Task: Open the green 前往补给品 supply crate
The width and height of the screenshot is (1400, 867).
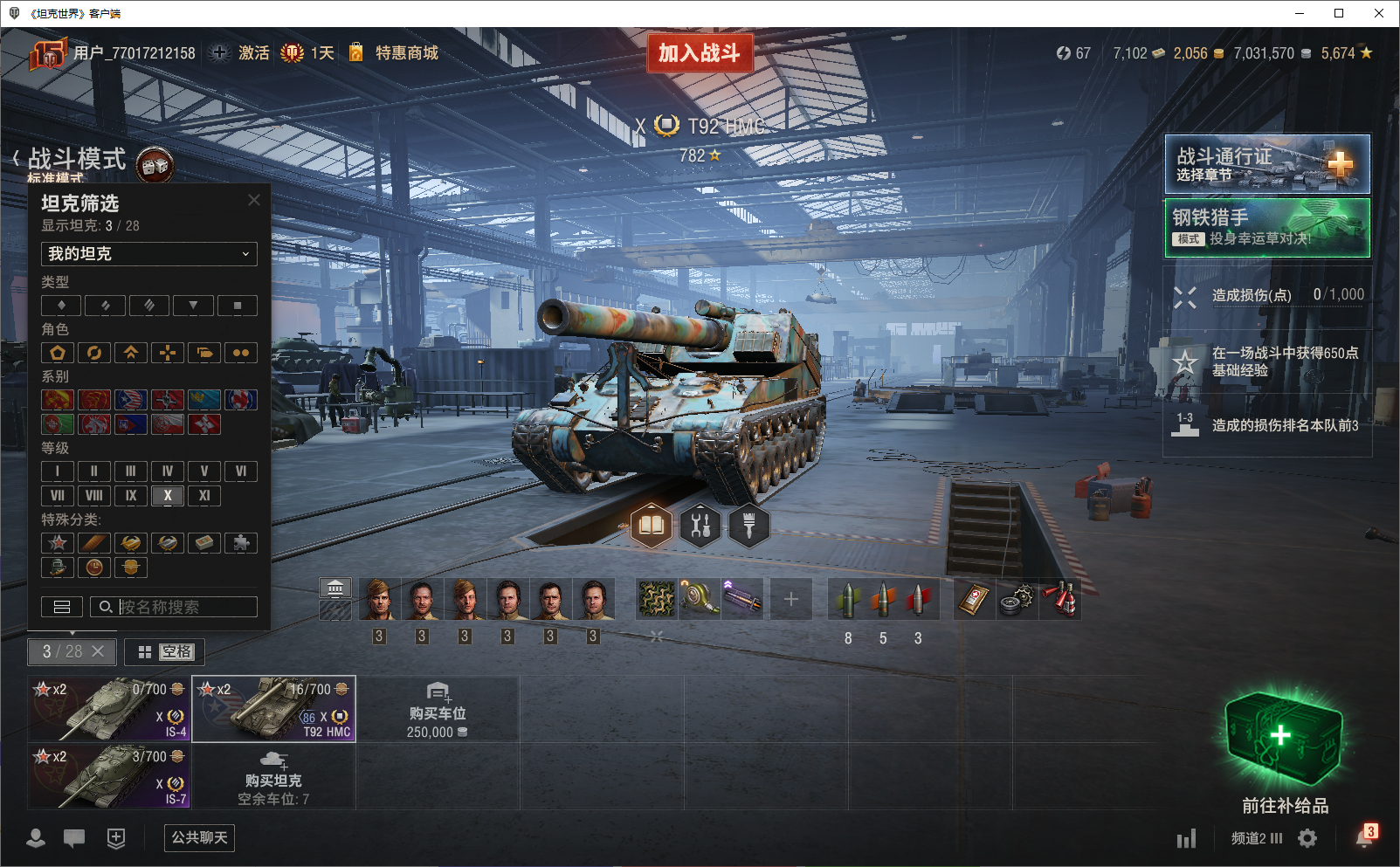Action: 1283,742
